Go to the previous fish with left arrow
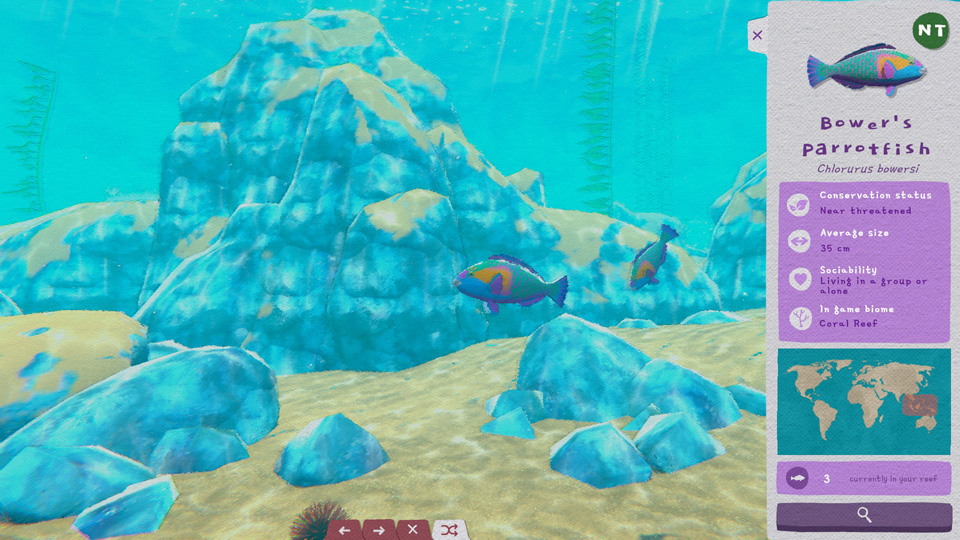The height and width of the screenshot is (540, 960). click(344, 530)
